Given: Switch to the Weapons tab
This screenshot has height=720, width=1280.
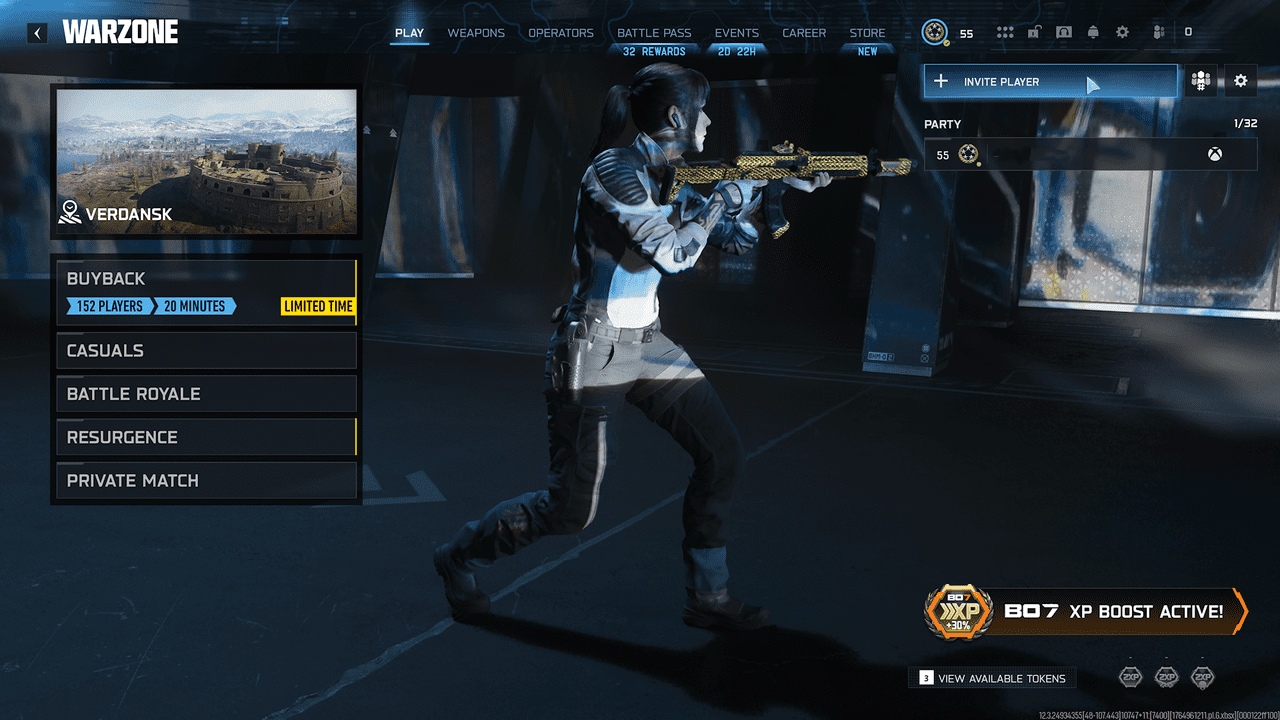Looking at the screenshot, I should click(476, 32).
